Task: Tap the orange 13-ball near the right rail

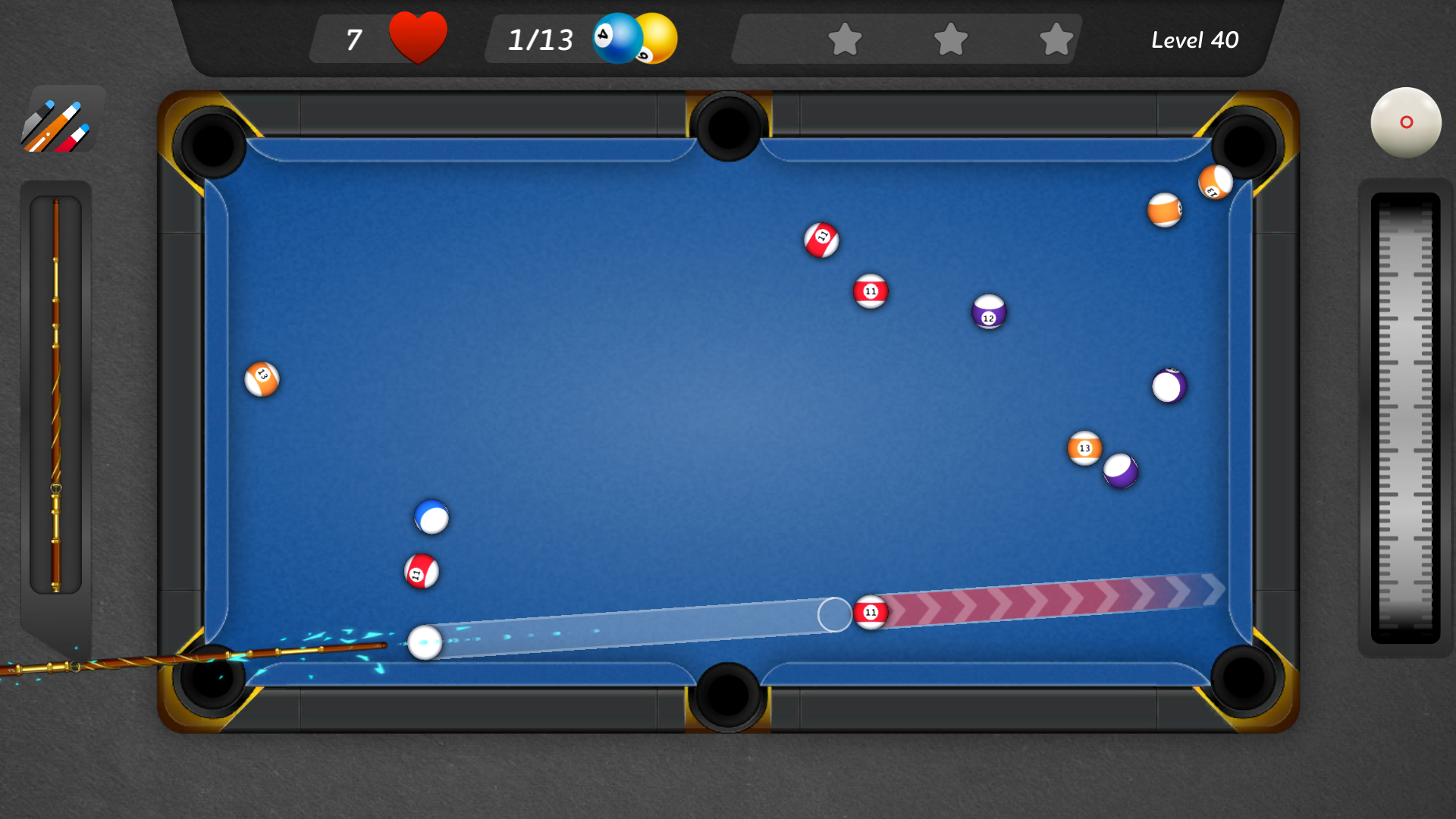Action: tap(1084, 449)
